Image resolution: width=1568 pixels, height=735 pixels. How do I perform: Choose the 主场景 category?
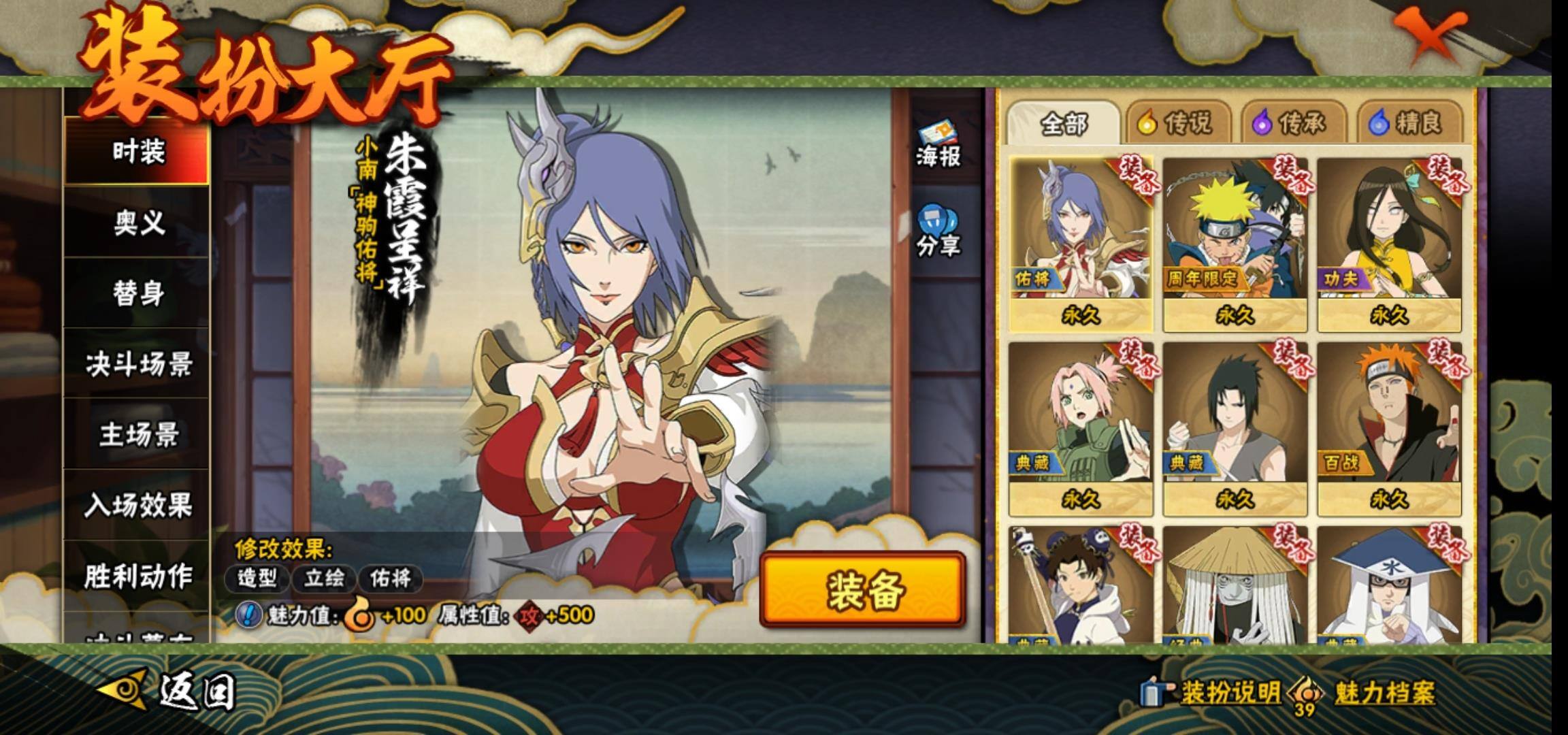(x=138, y=434)
